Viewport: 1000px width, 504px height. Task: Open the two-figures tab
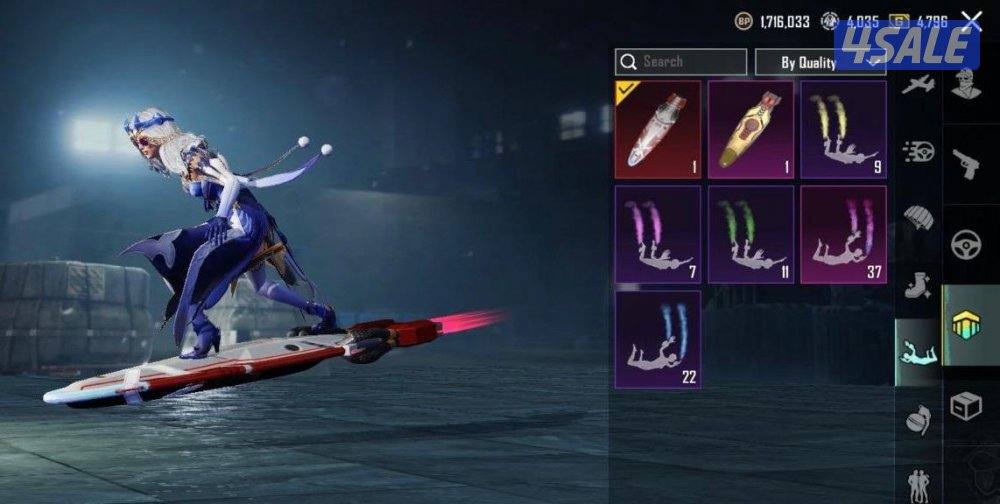pos(918,483)
